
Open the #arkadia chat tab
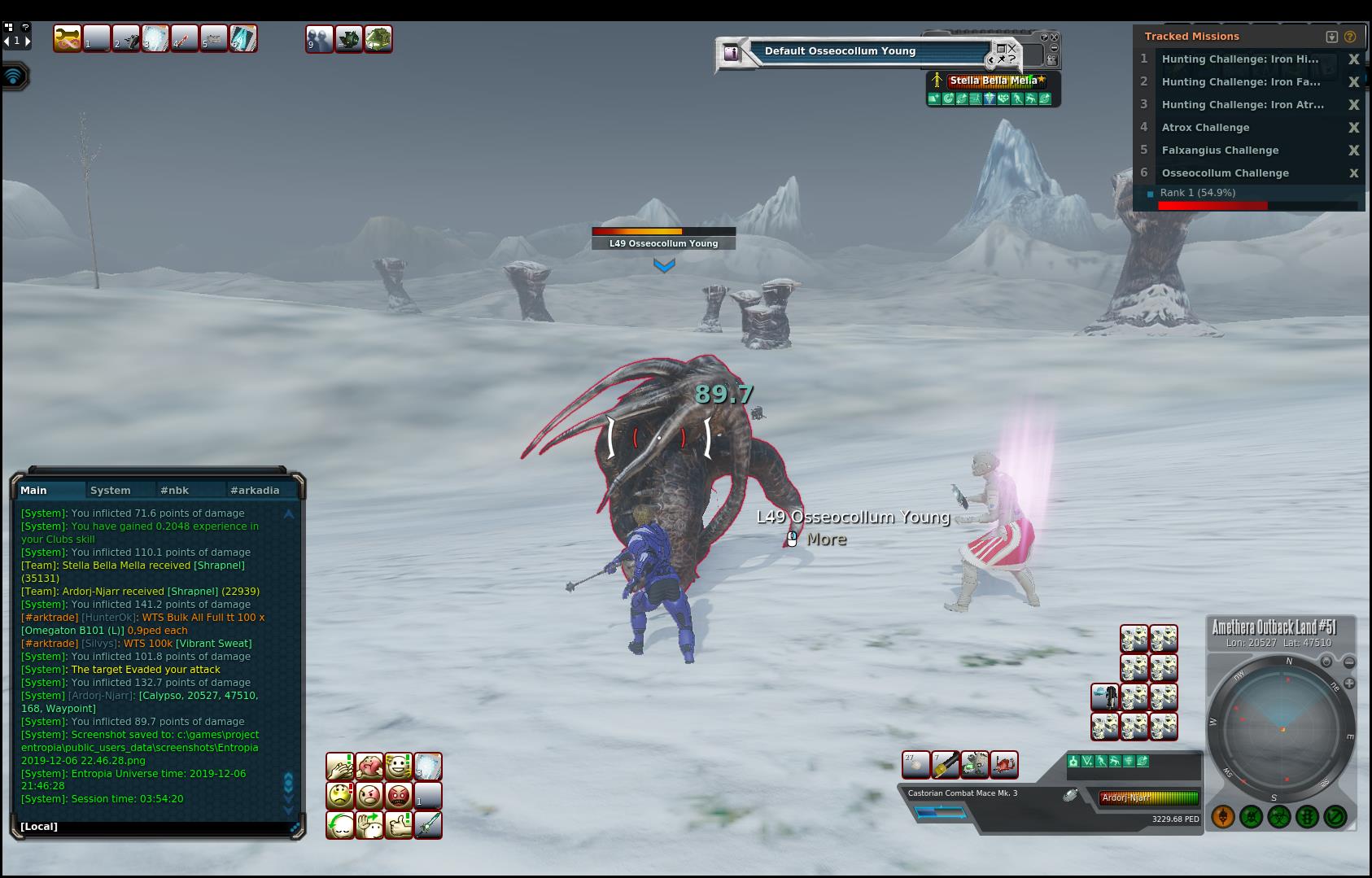click(x=255, y=490)
